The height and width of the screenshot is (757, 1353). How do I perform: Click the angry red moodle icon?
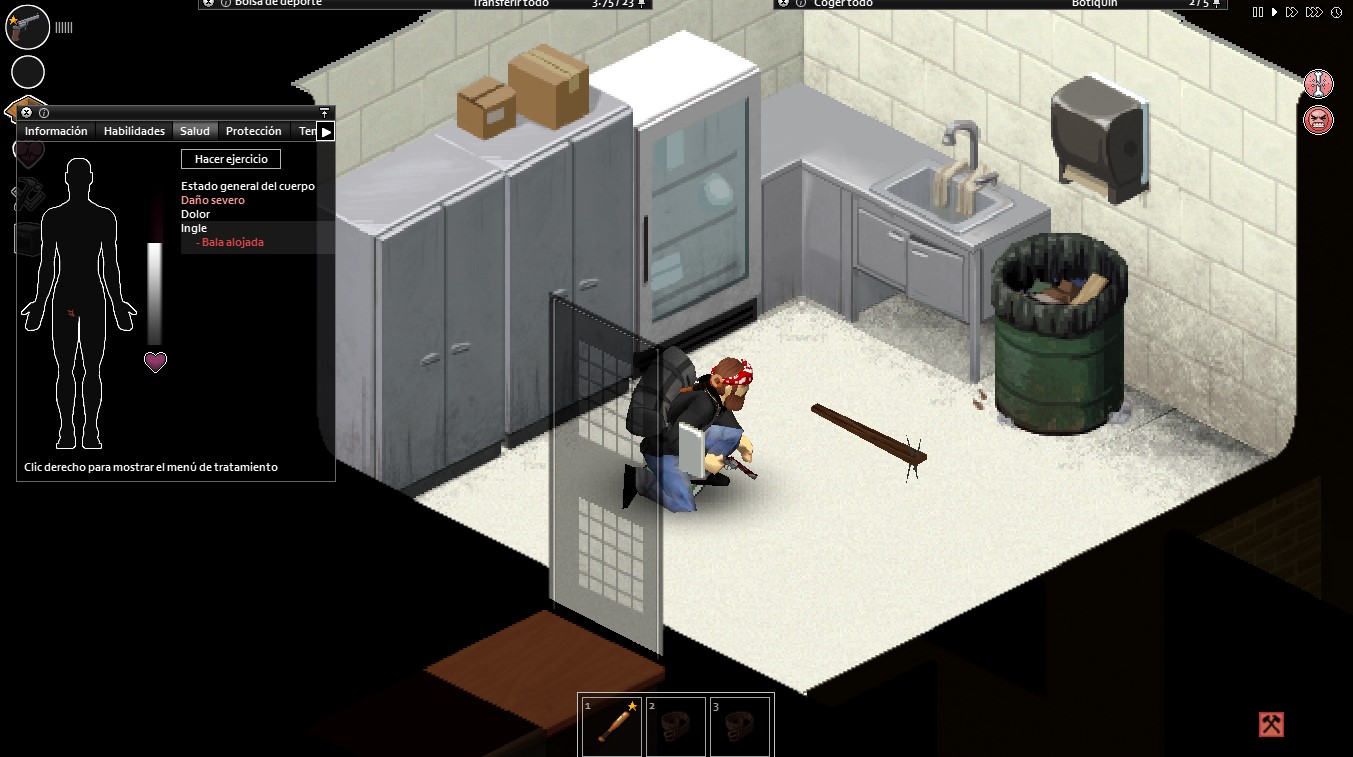1319,120
